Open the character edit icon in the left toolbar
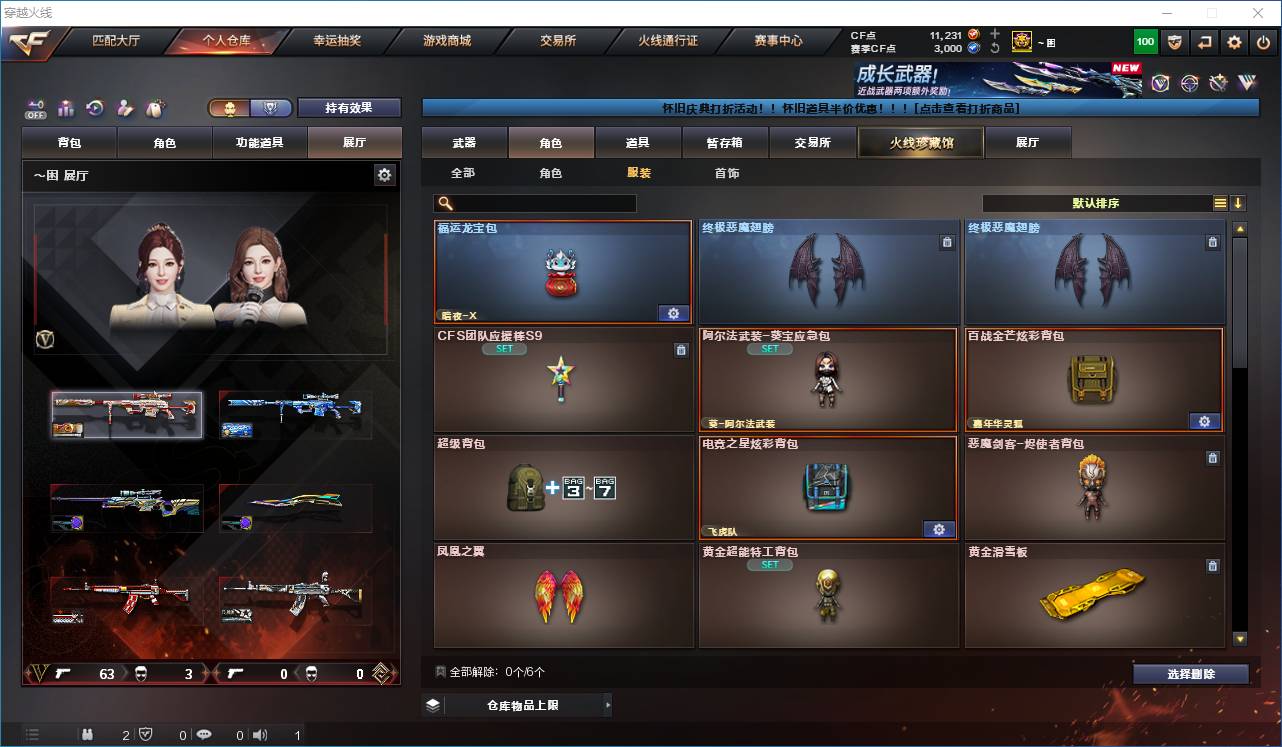1282x747 pixels. point(126,106)
